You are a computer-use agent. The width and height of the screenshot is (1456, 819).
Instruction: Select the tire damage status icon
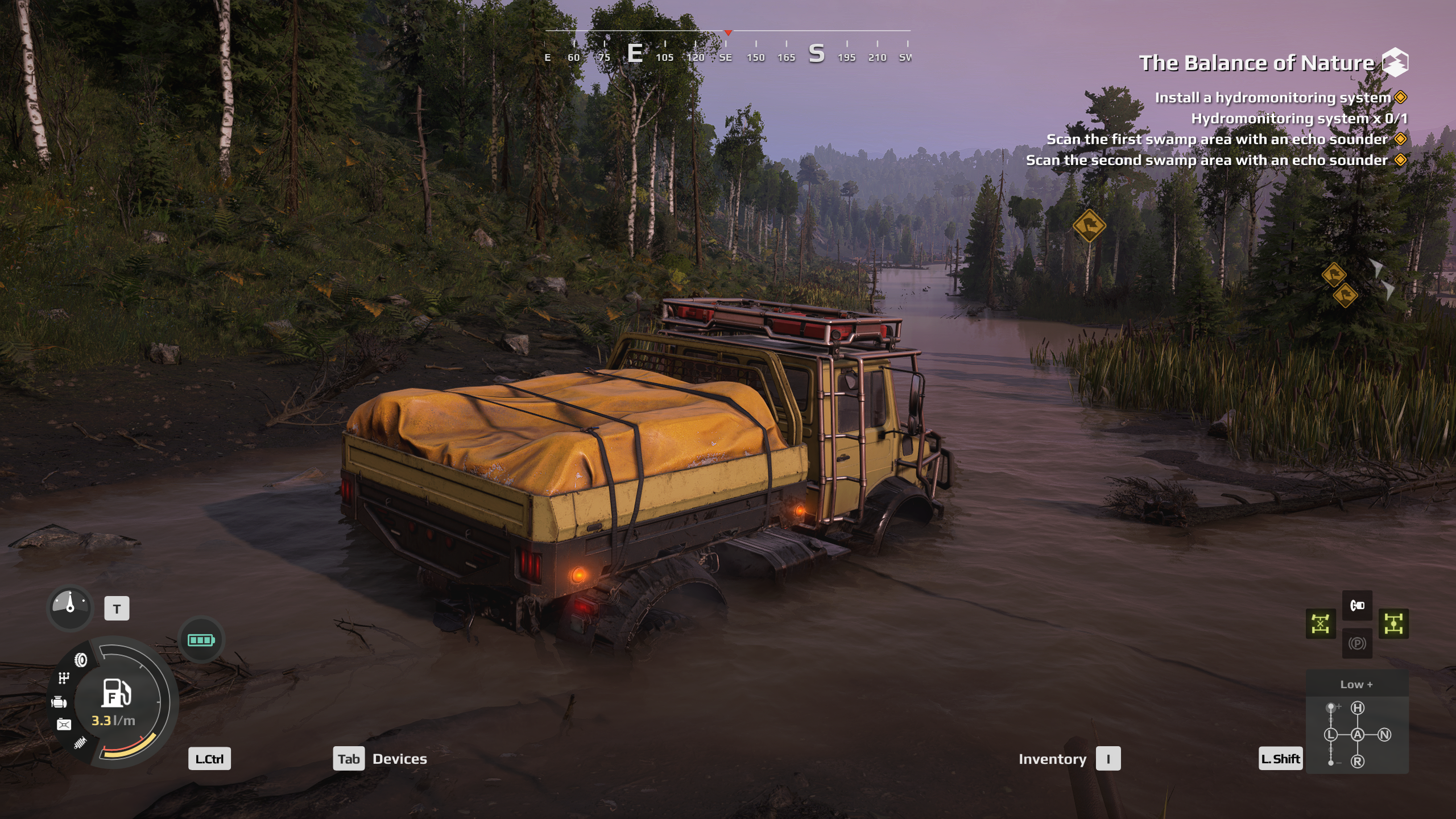point(81,660)
